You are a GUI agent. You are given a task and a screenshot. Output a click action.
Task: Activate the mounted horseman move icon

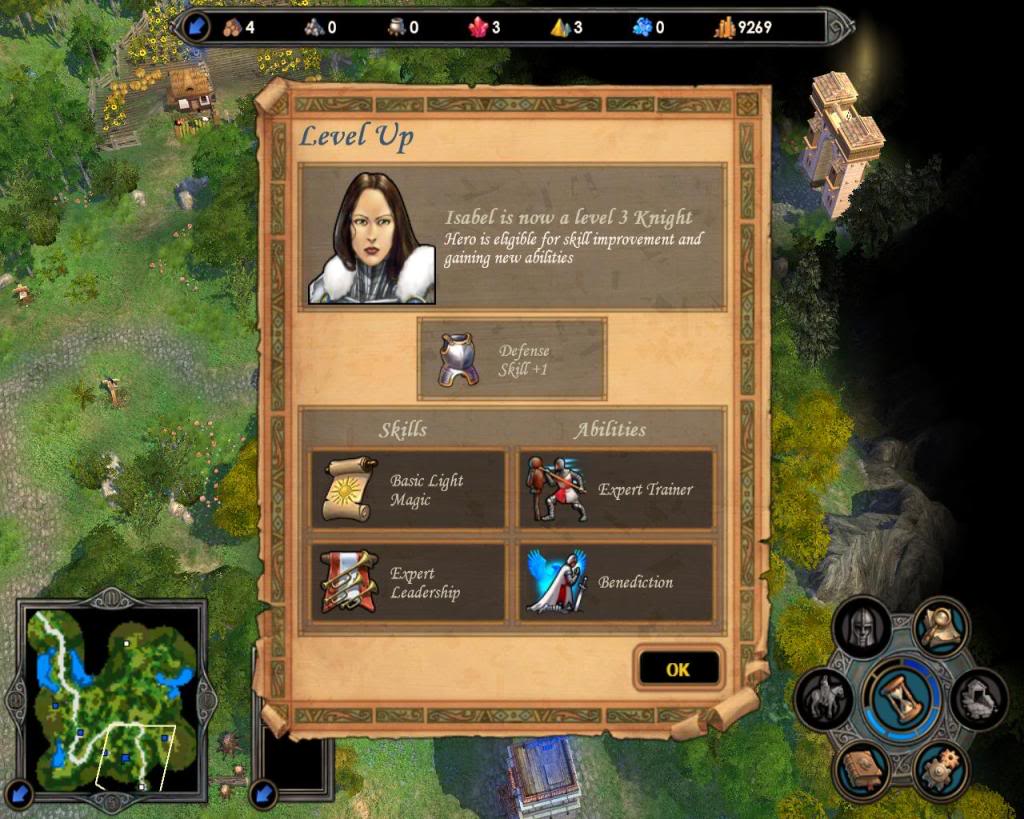[x=823, y=698]
